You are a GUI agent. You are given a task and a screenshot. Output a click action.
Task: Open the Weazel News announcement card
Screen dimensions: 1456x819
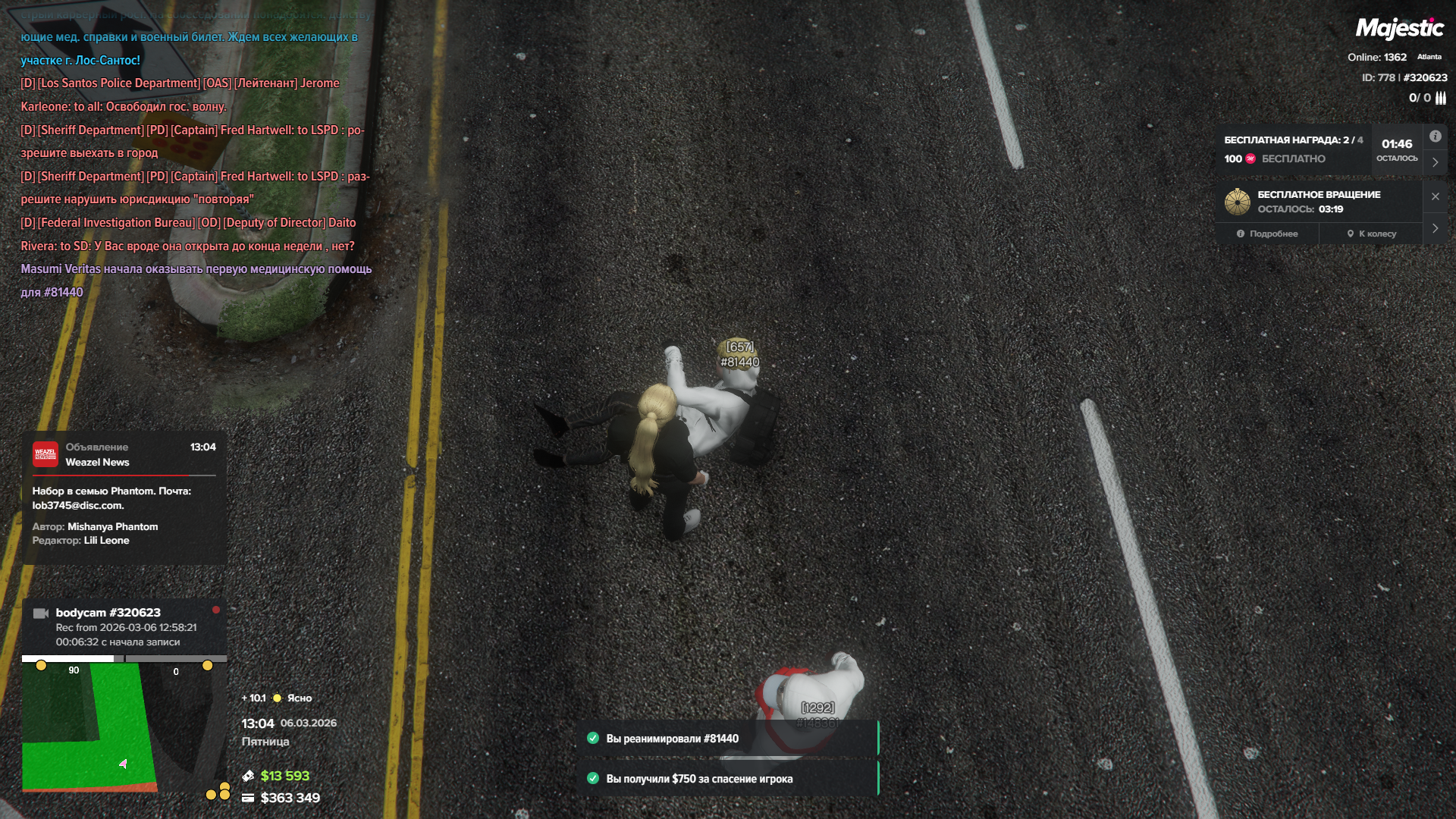point(124,497)
